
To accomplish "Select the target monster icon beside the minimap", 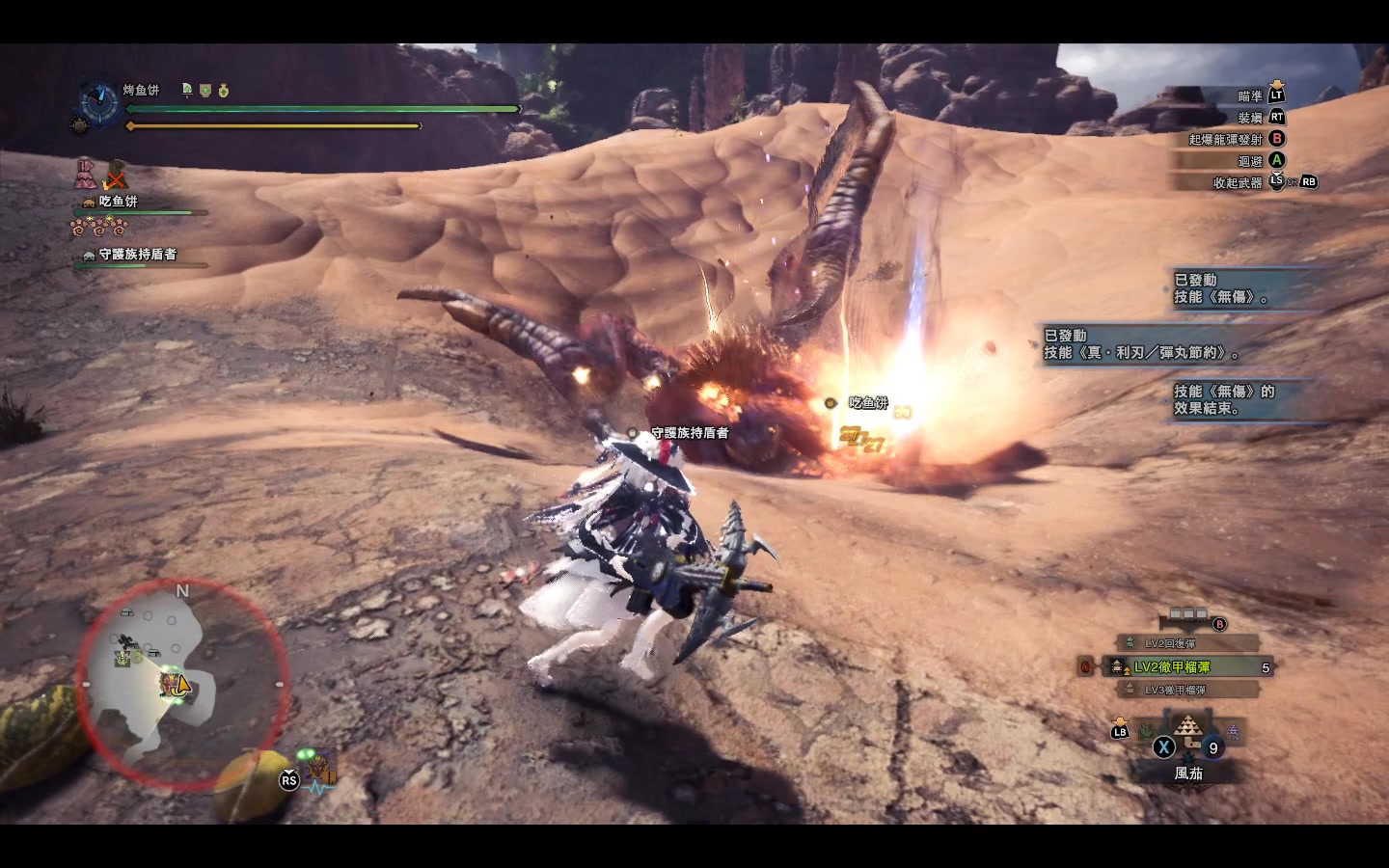I will pyautogui.click(x=319, y=771).
